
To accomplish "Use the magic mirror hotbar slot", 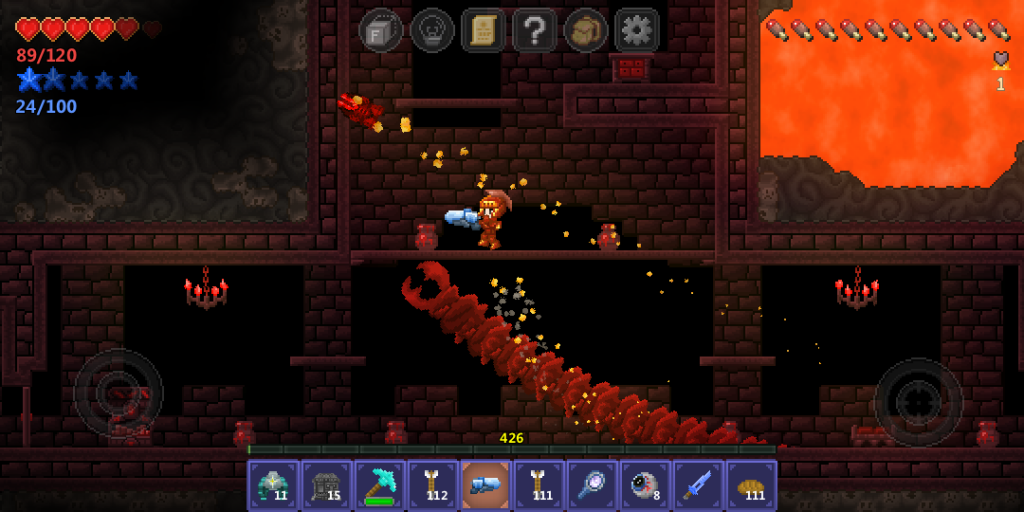I will (592, 485).
